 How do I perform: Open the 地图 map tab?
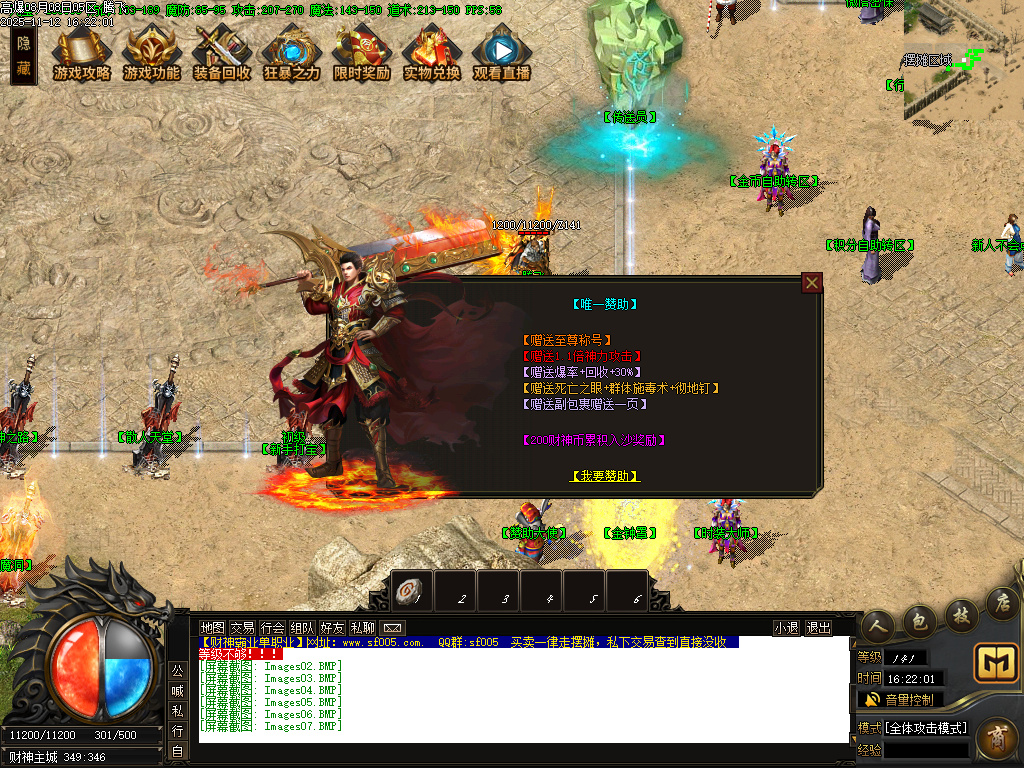[212, 628]
